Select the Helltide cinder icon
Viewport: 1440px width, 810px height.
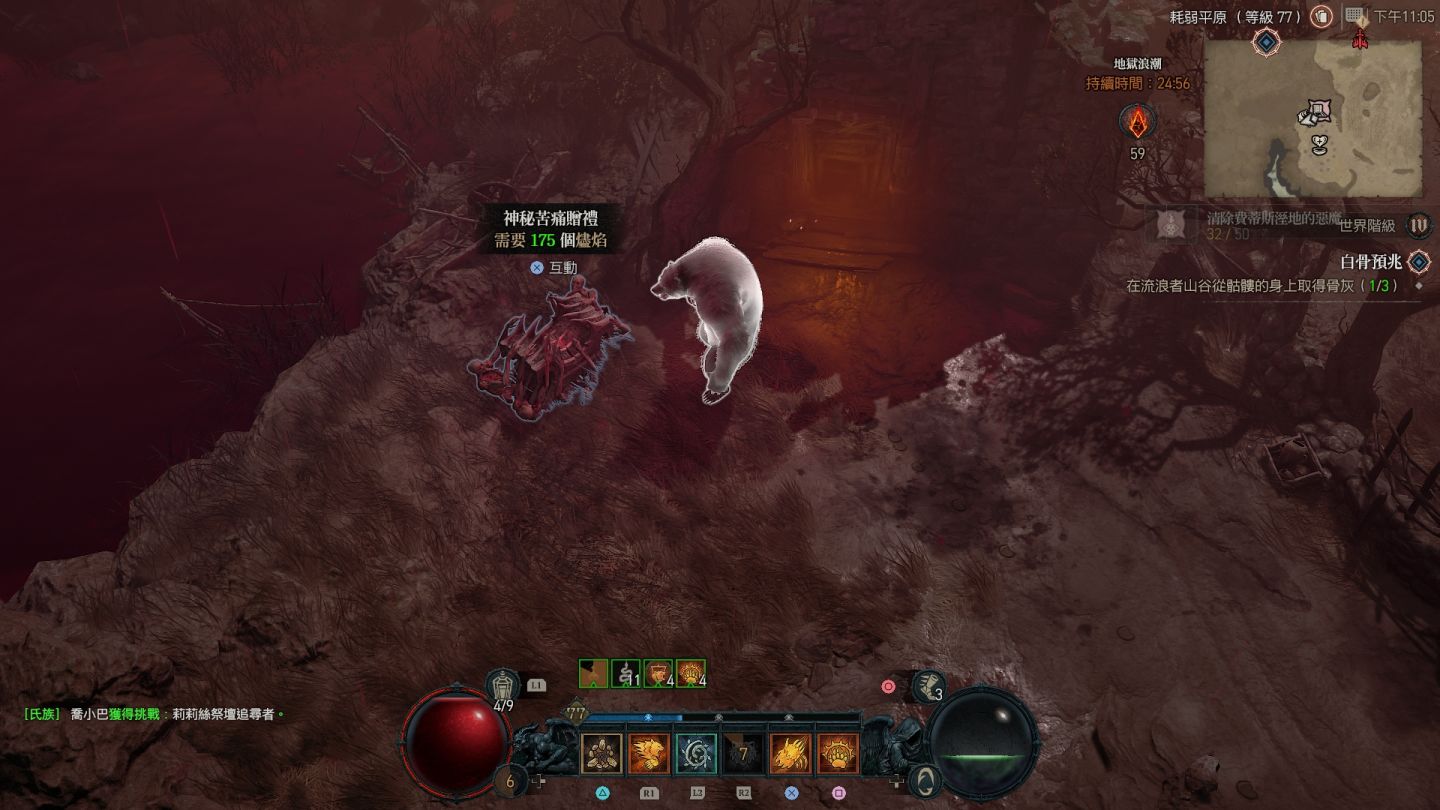click(x=1137, y=123)
